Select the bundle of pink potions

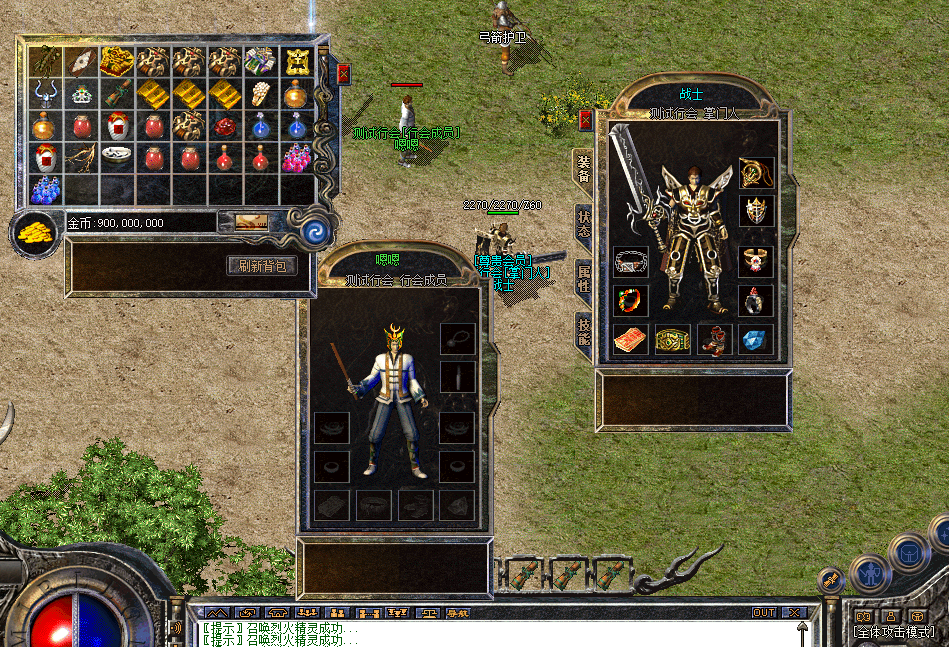295,158
